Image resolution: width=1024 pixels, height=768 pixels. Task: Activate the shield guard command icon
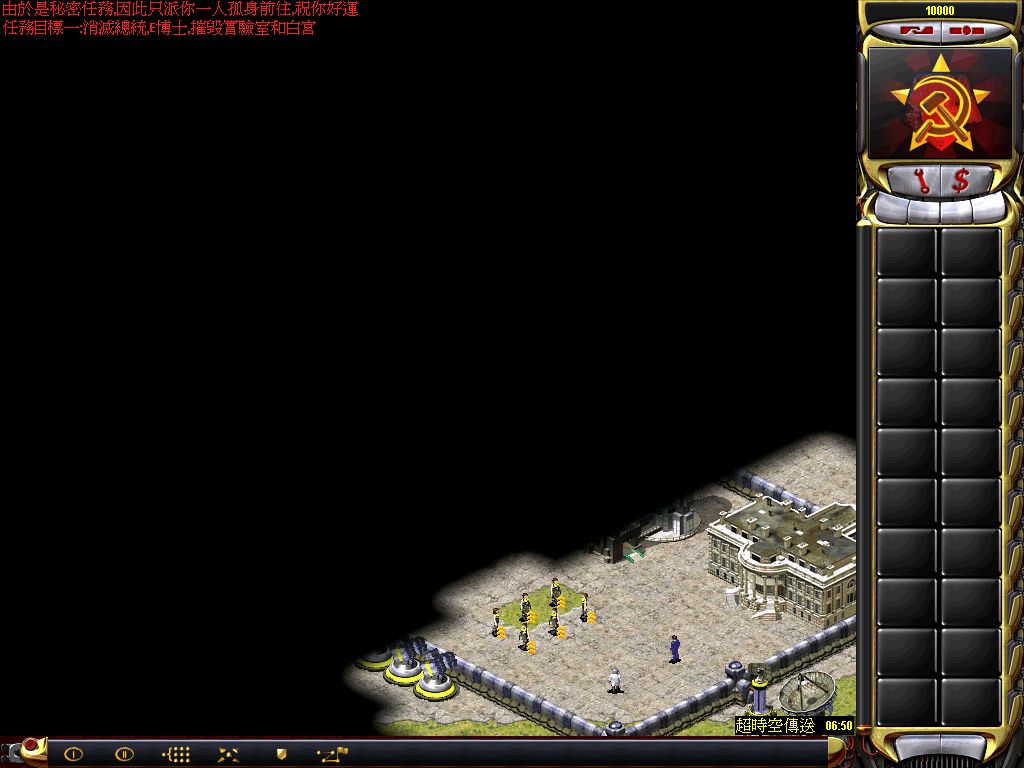click(x=281, y=754)
